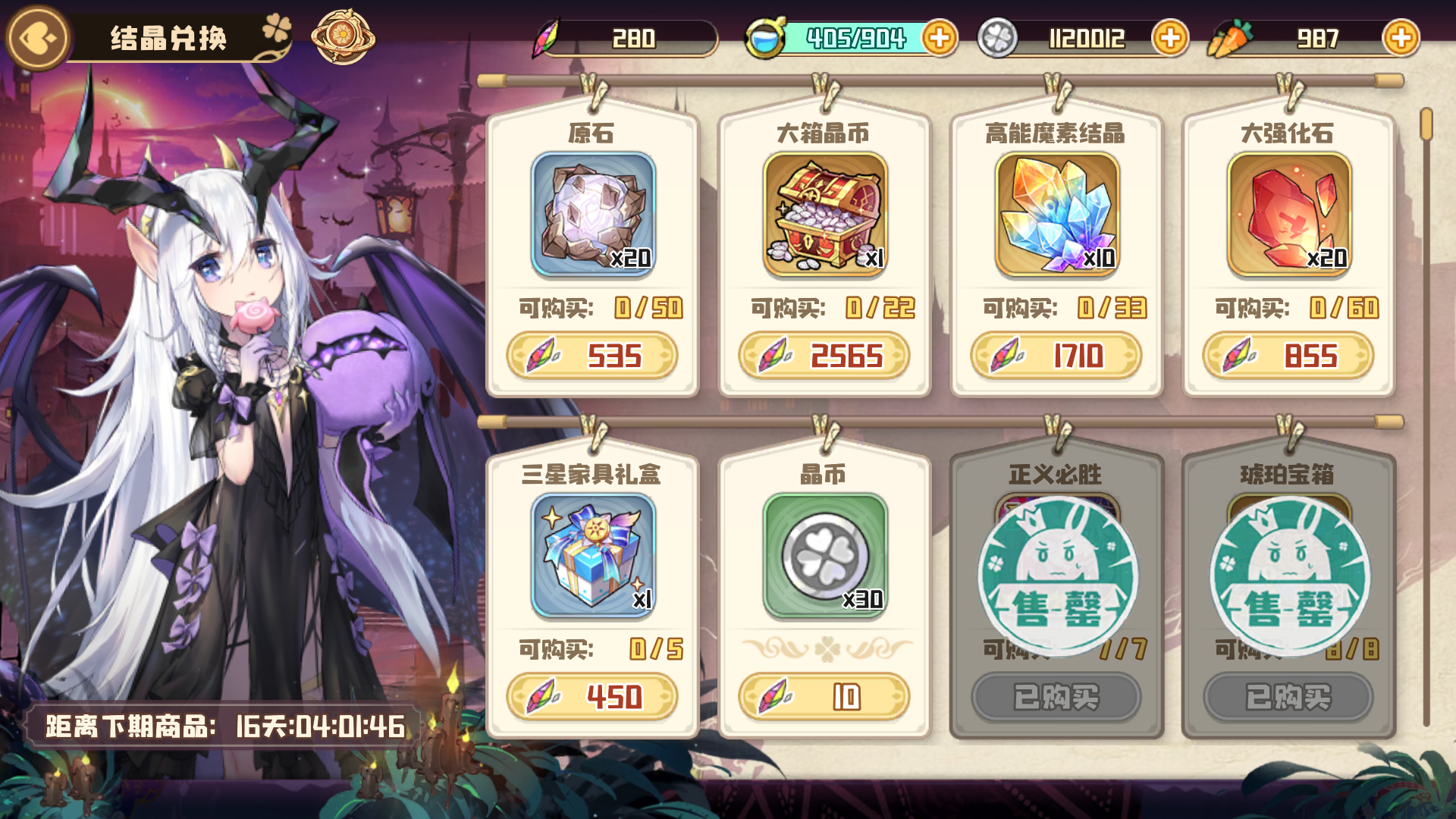Buy 大箱晶币 for 2565 crystals
This screenshot has width=1456, height=819.
coord(824,356)
